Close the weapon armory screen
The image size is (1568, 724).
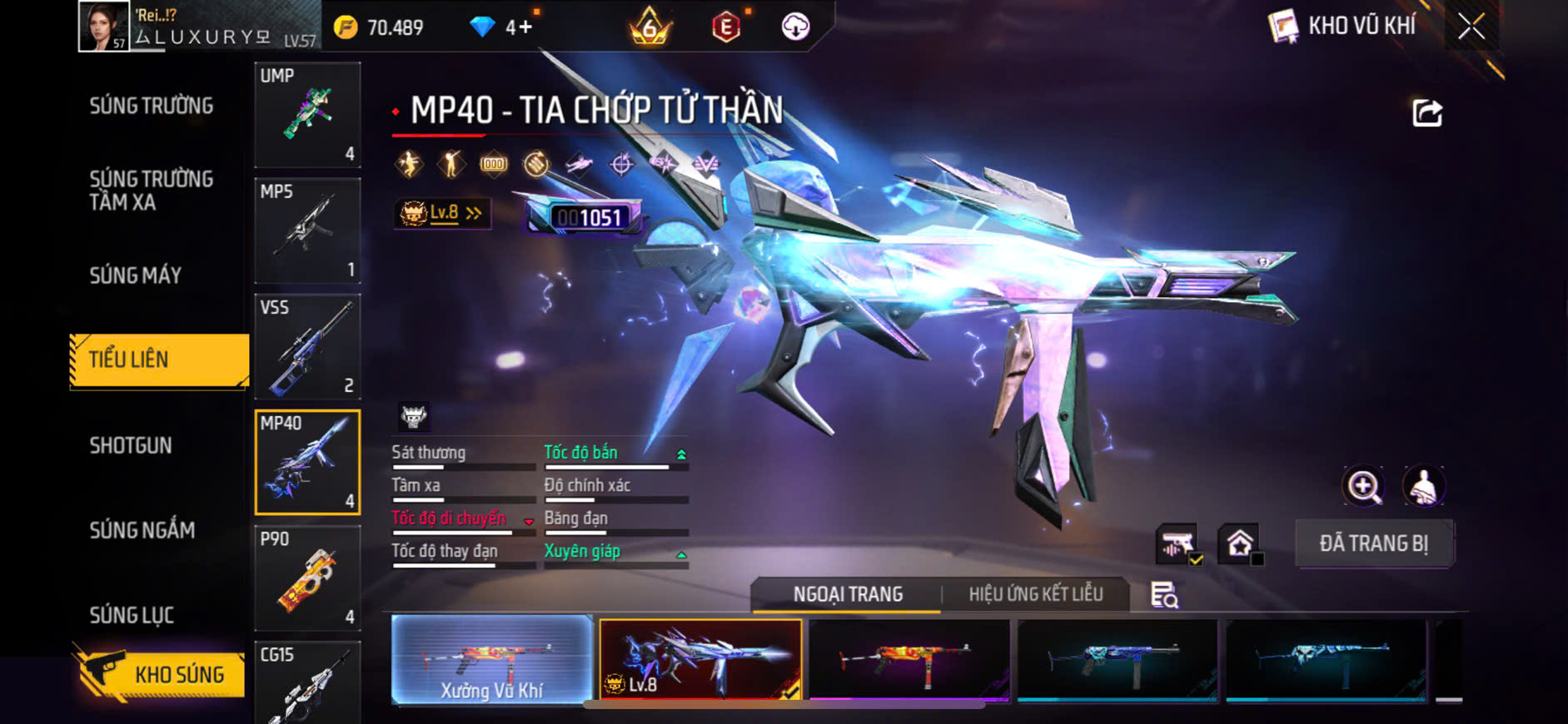pyautogui.click(x=1471, y=27)
